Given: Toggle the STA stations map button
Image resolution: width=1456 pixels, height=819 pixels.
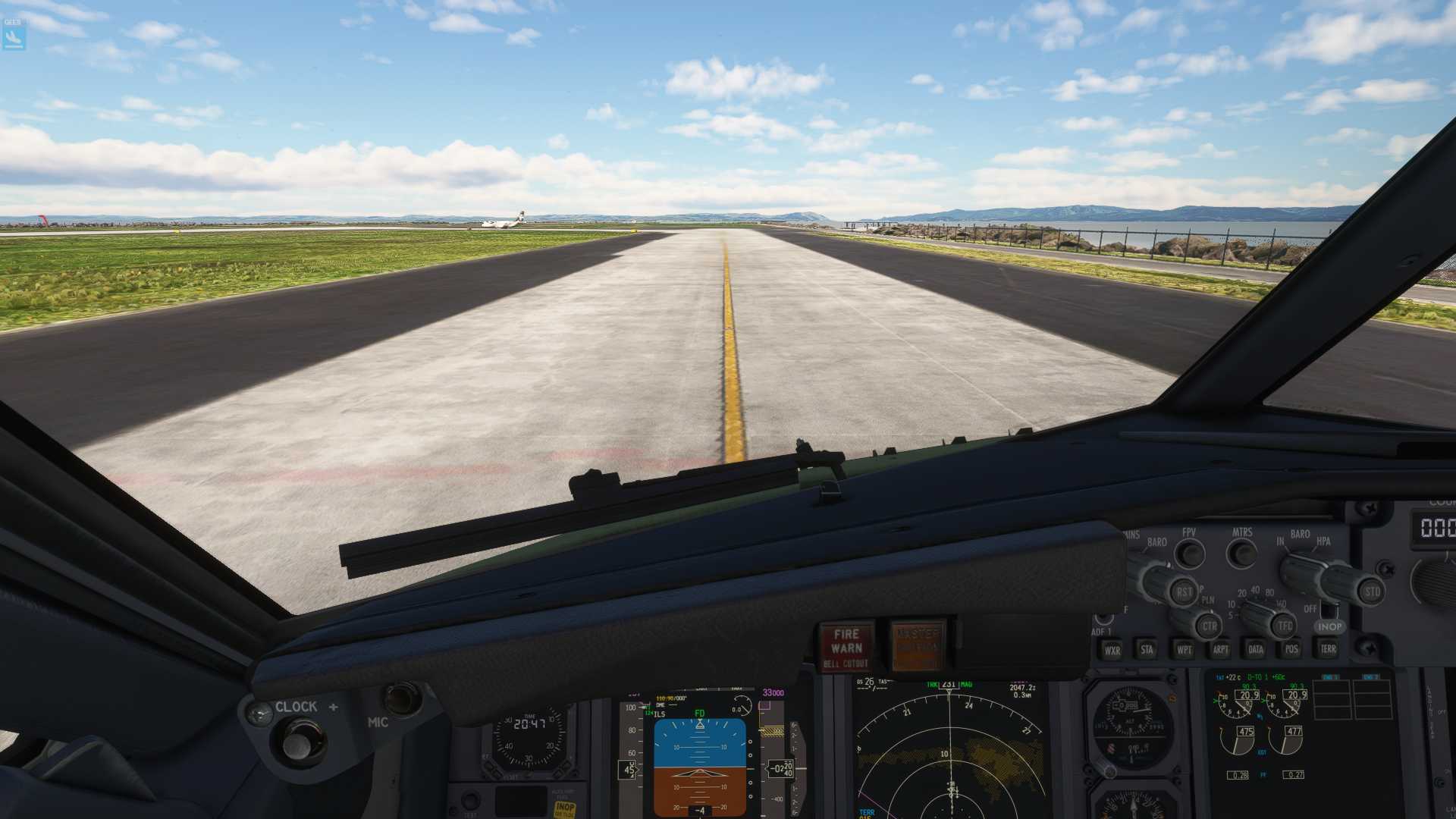Looking at the screenshot, I should coord(1147,649).
